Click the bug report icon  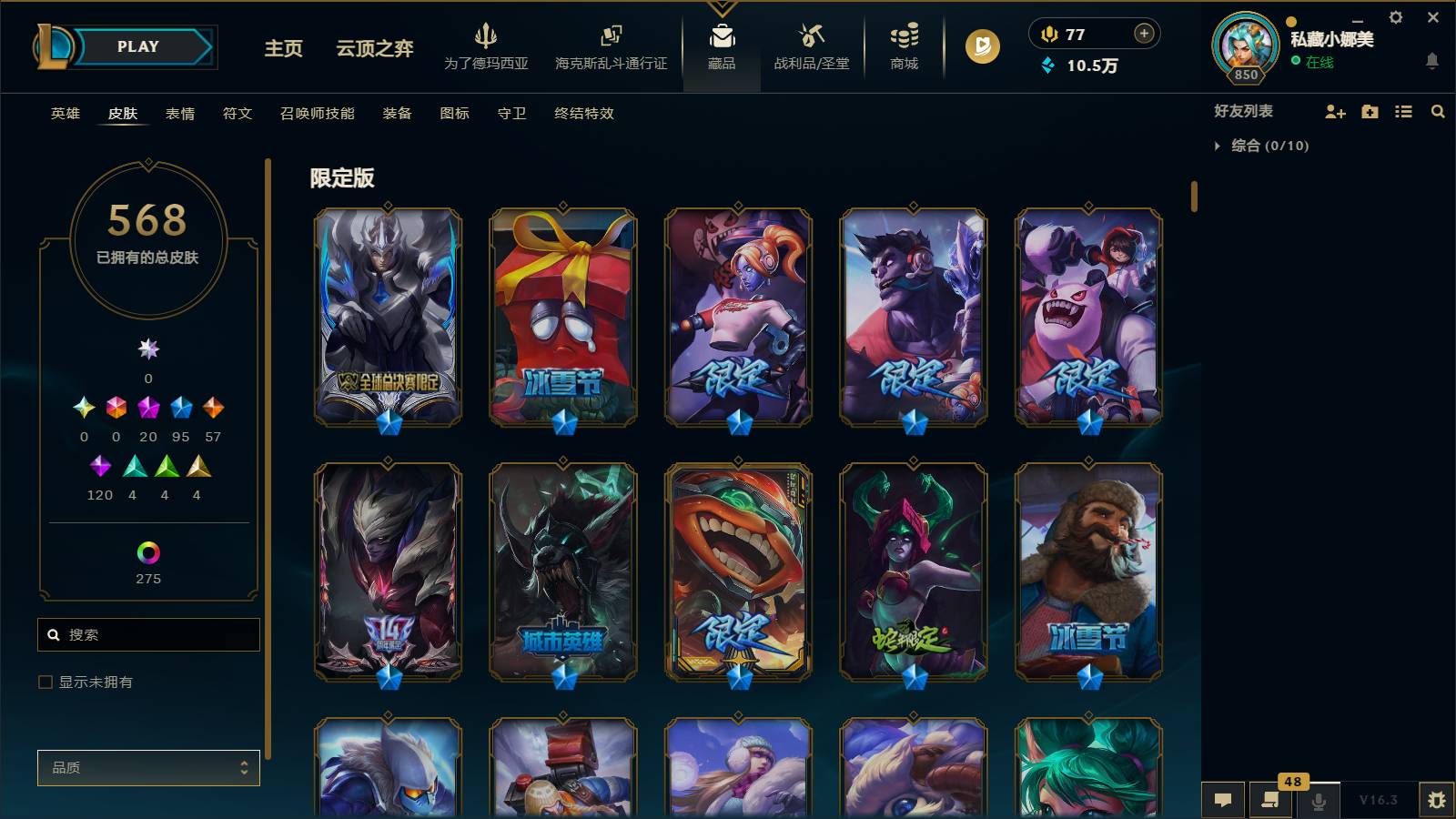[x=1439, y=798]
